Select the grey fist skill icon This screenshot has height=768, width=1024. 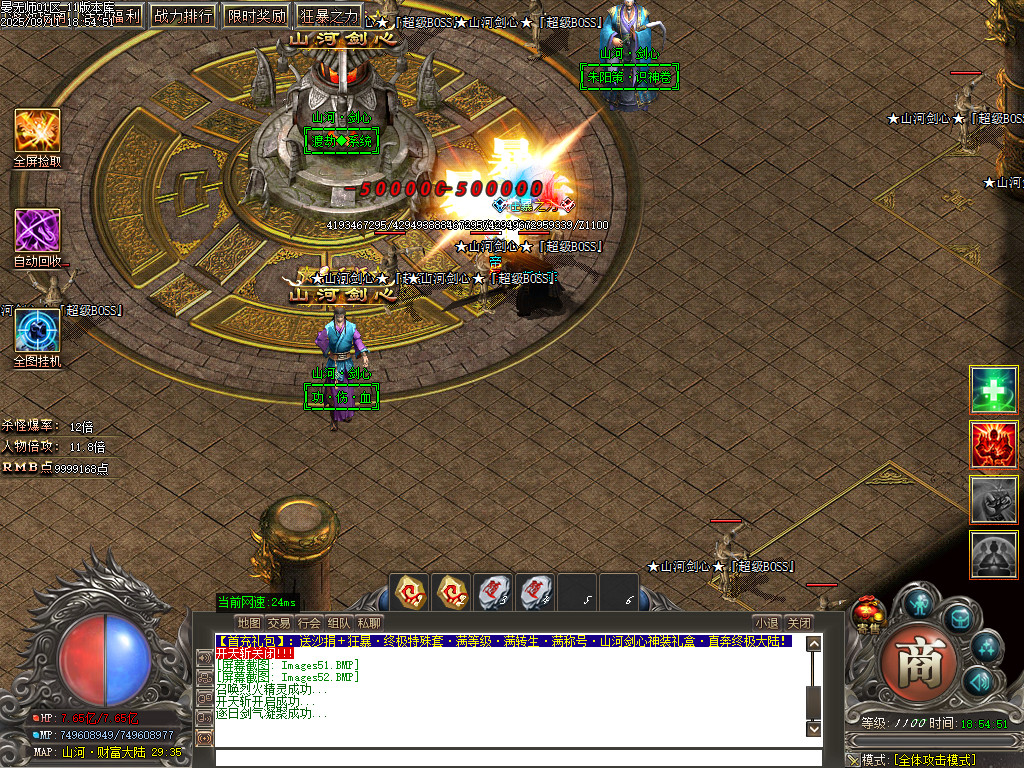(994, 499)
